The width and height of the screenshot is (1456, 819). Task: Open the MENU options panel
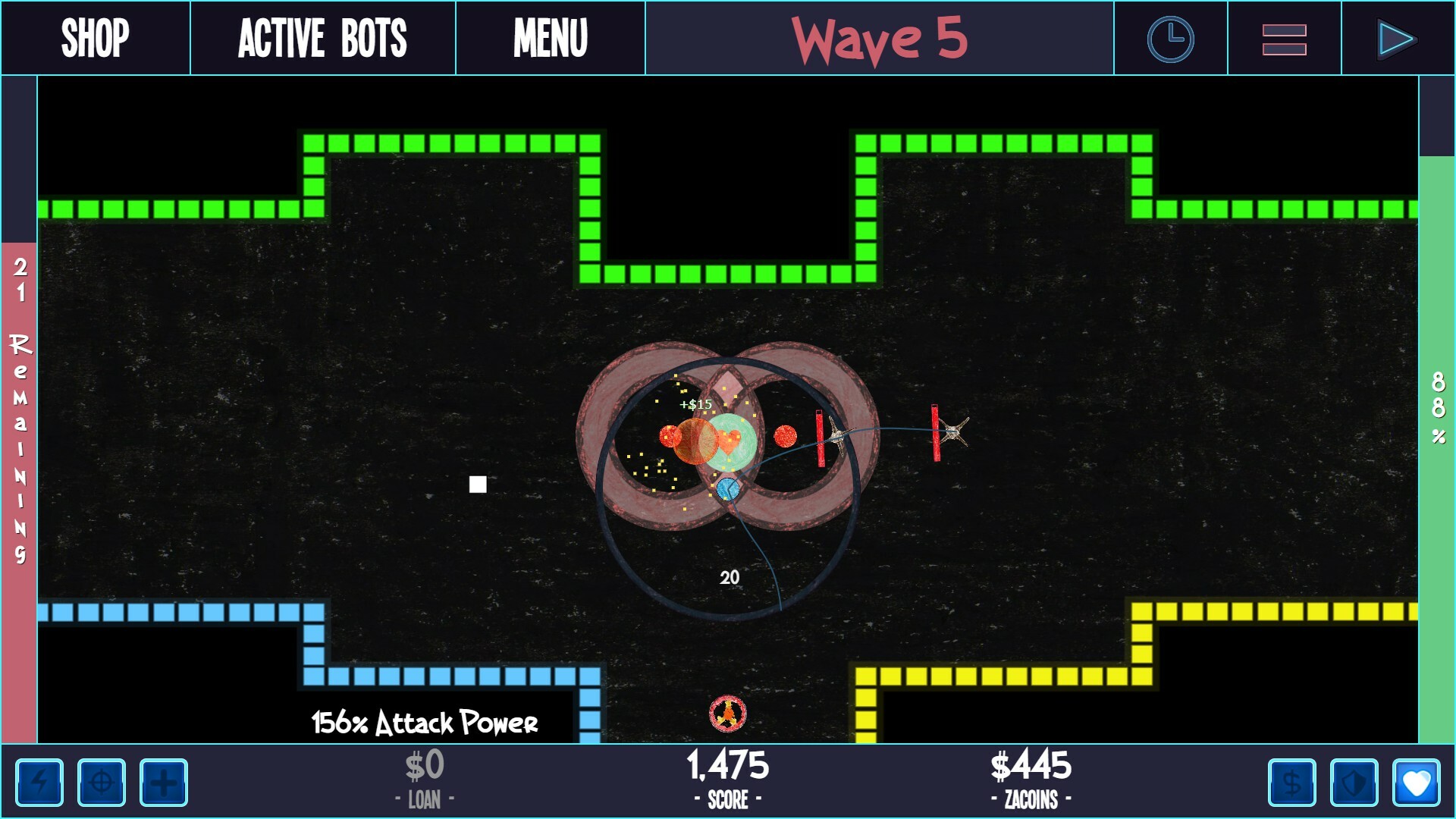pos(550,37)
